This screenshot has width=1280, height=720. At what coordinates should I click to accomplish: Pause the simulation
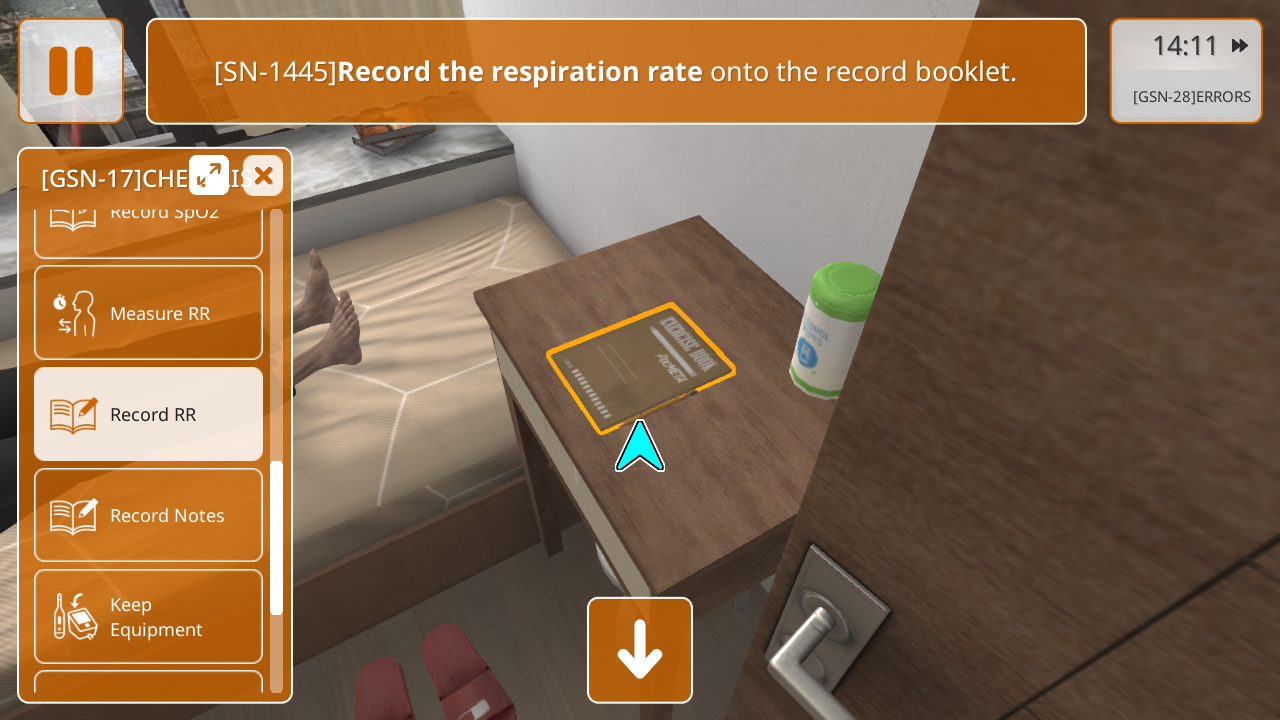pos(71,71)
